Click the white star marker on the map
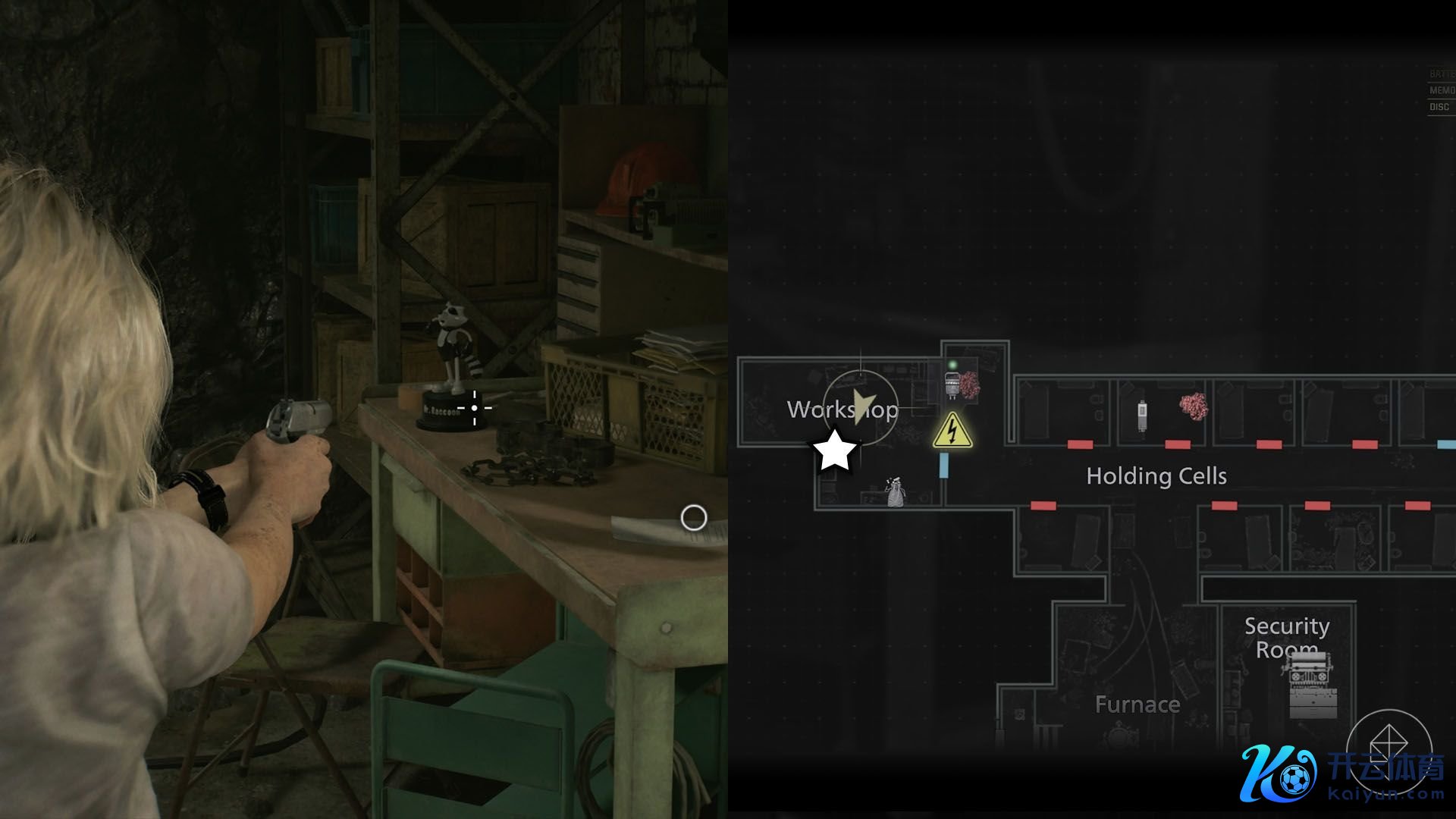The height and width of the screenshot is (819, 1456). pyautogui.click(x=835, y=451)
